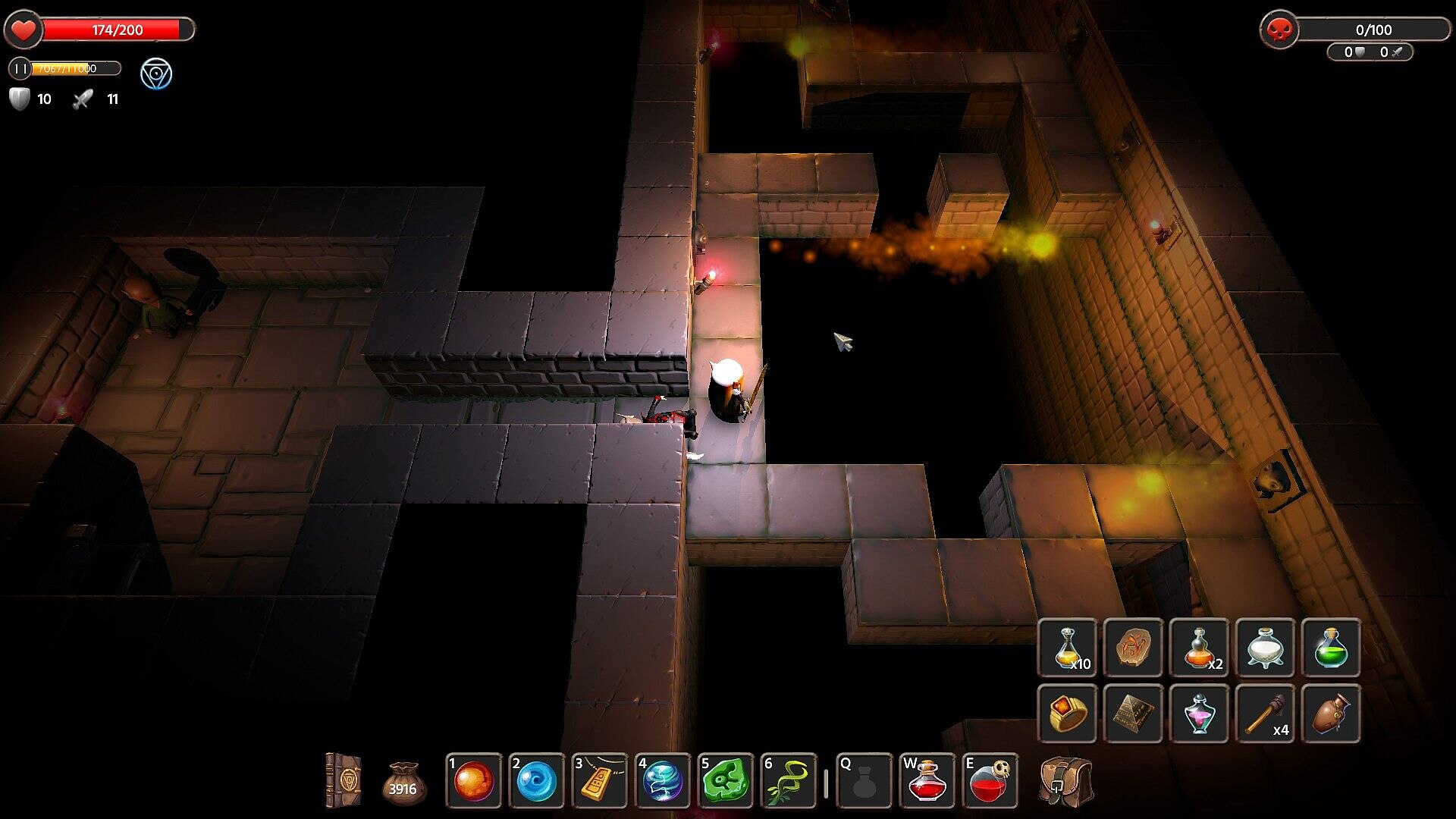Activate the blue swirl orb spell
Image resolution: width=1456 pixels, height=819 pixels.
537,781
